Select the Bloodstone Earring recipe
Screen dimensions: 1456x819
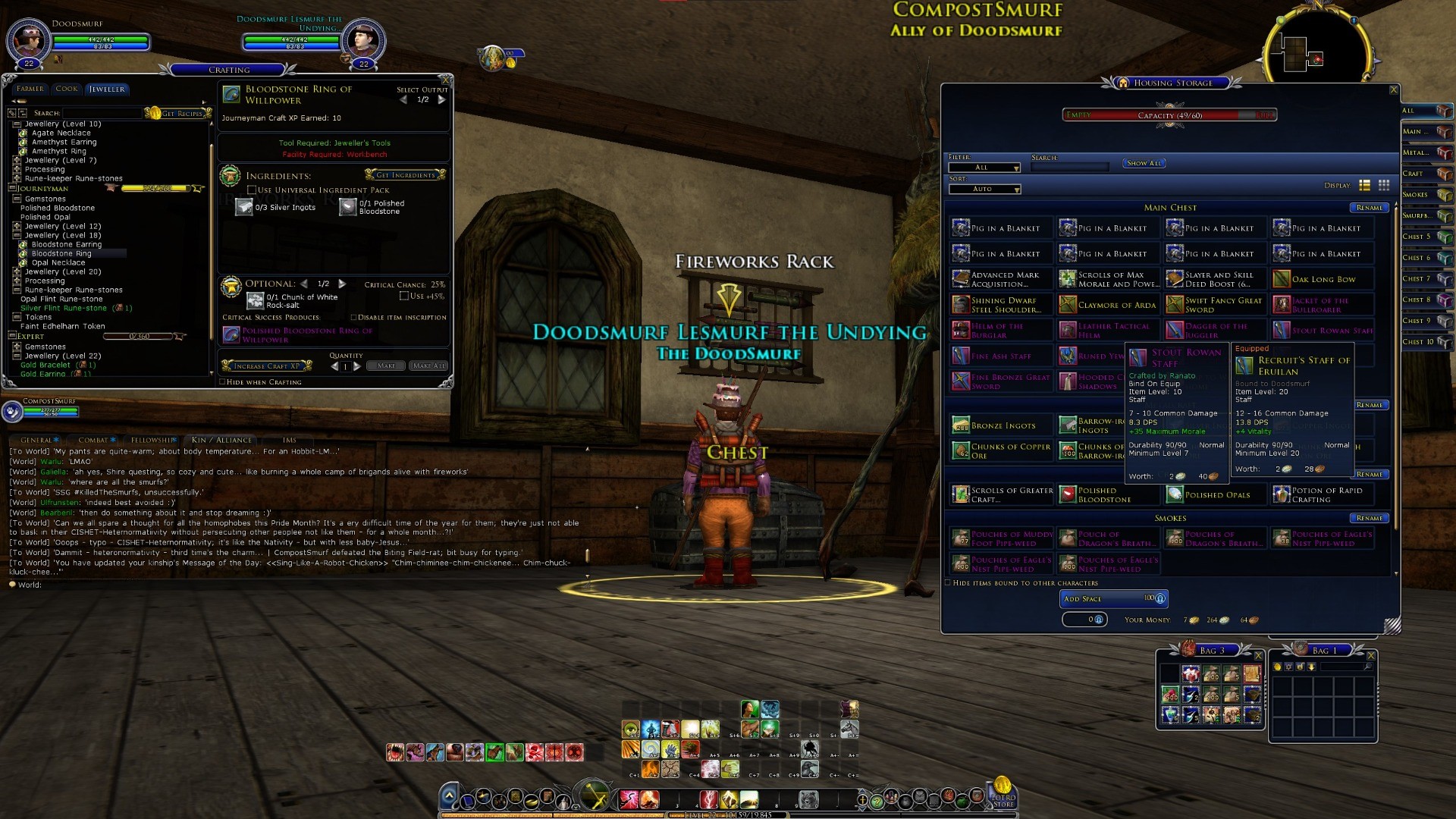[x=66, y=244]
